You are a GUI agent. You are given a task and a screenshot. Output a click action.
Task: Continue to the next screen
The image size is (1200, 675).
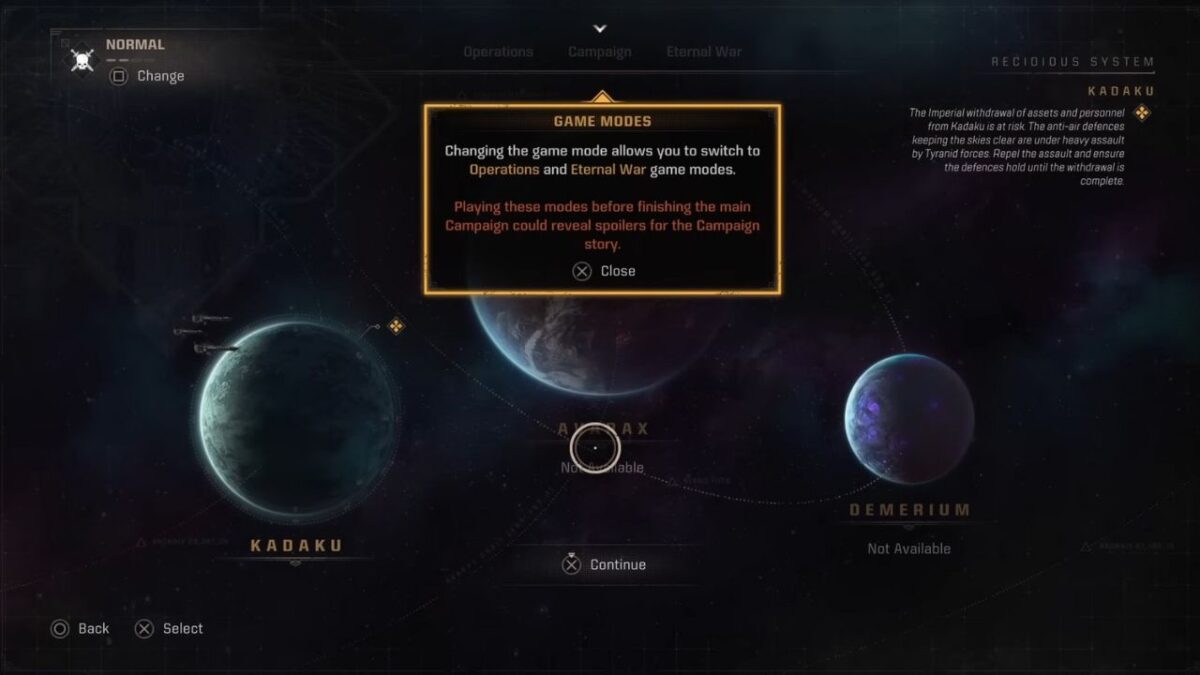coord(604,565)
